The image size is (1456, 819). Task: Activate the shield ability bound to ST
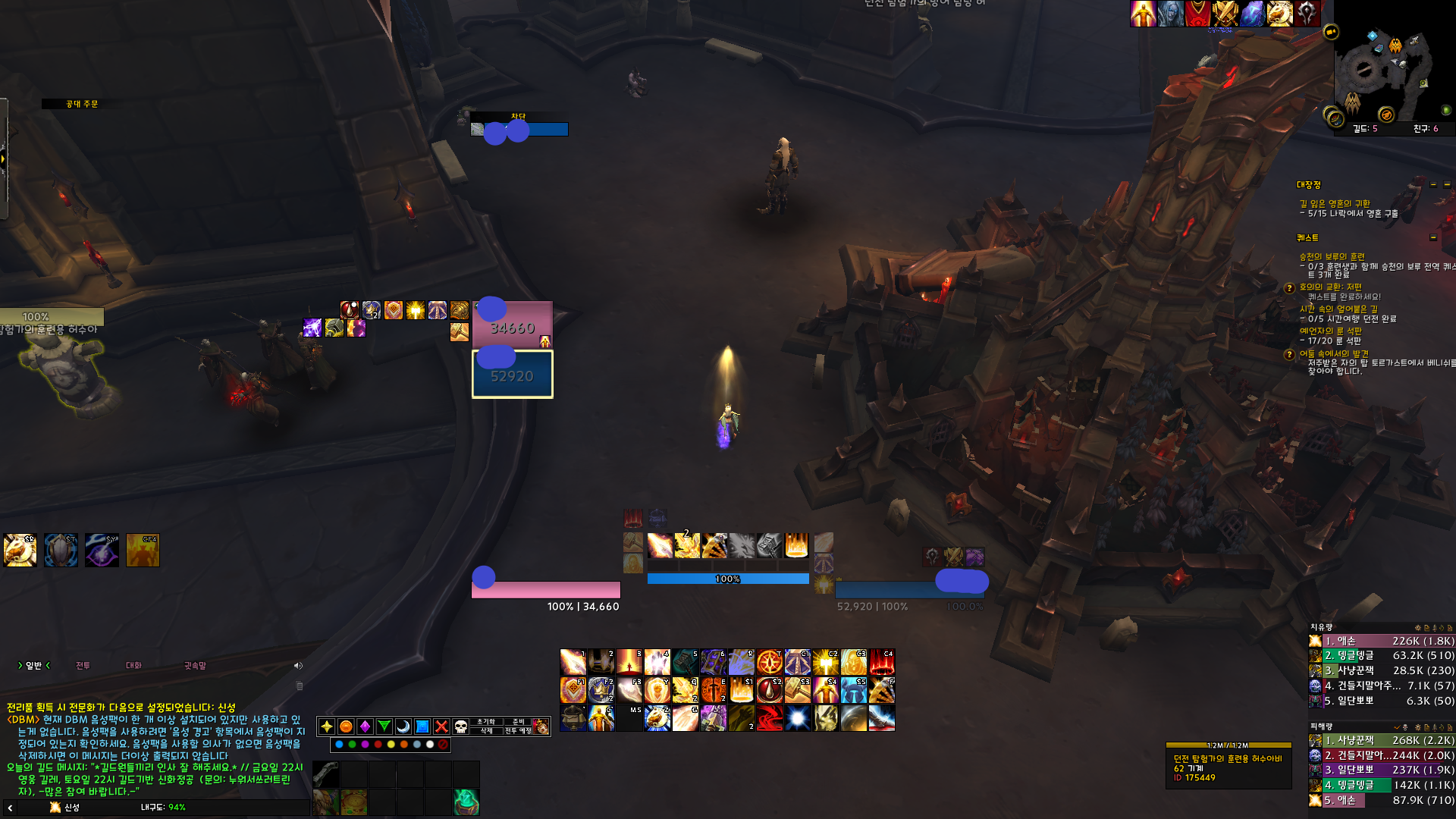pos(61,551)
